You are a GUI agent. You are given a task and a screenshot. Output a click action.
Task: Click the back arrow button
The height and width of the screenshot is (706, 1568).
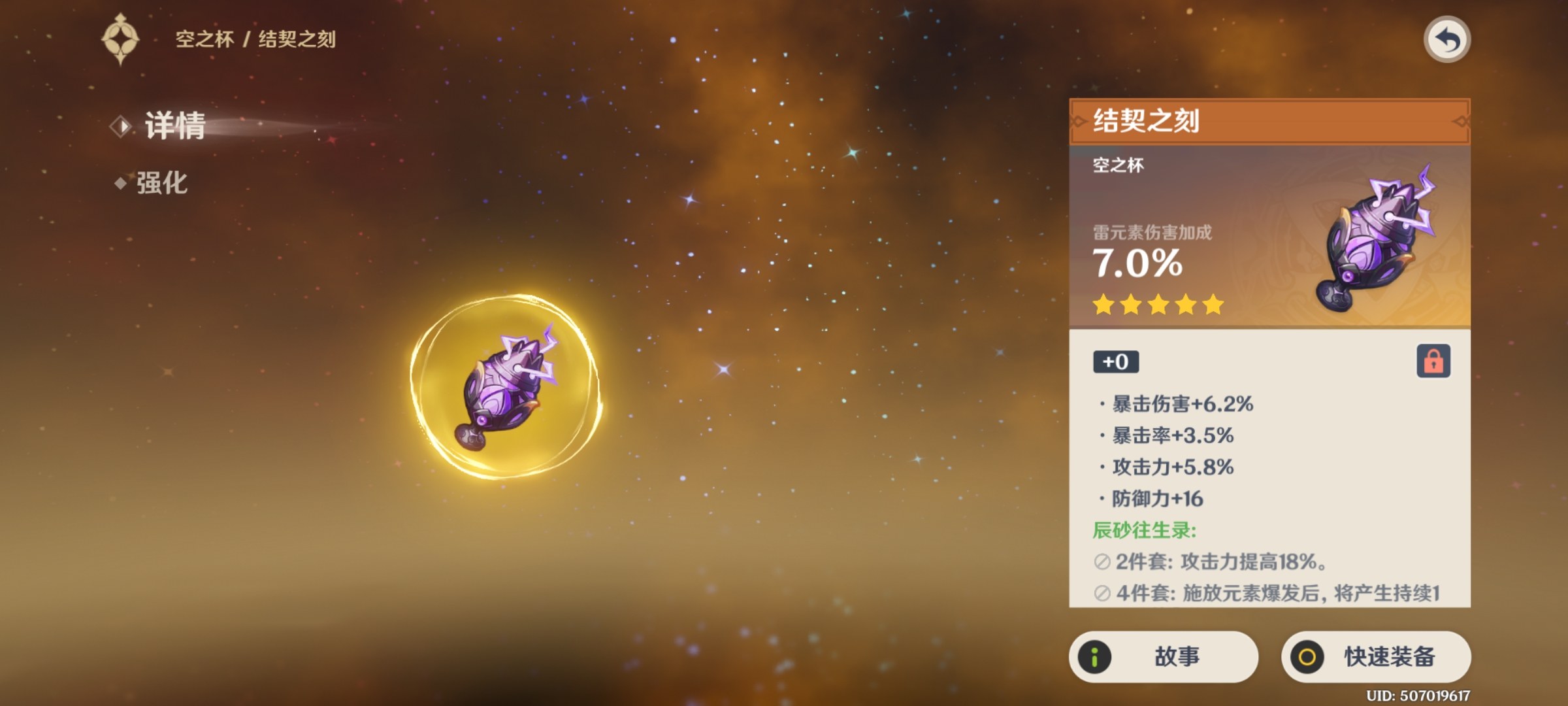tap(1446, 40)
